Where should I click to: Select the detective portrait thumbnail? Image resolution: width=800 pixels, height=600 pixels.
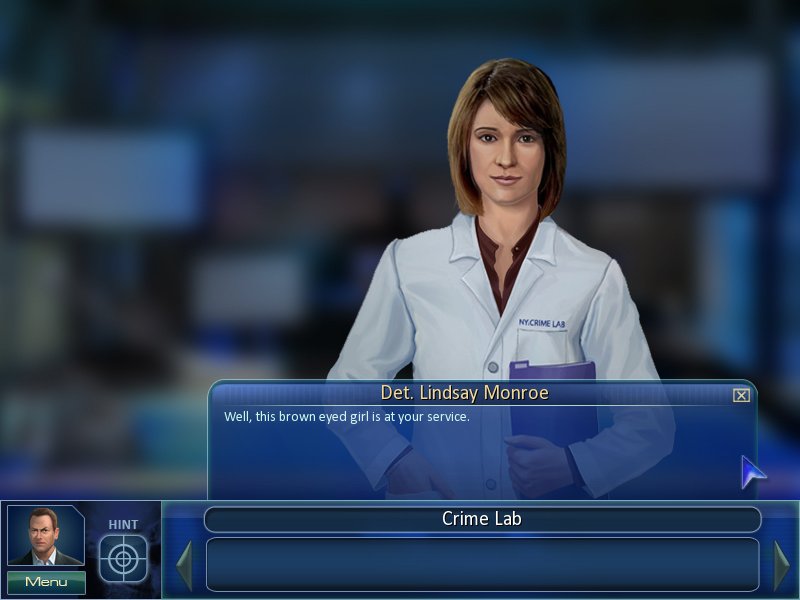pos(46,537)
